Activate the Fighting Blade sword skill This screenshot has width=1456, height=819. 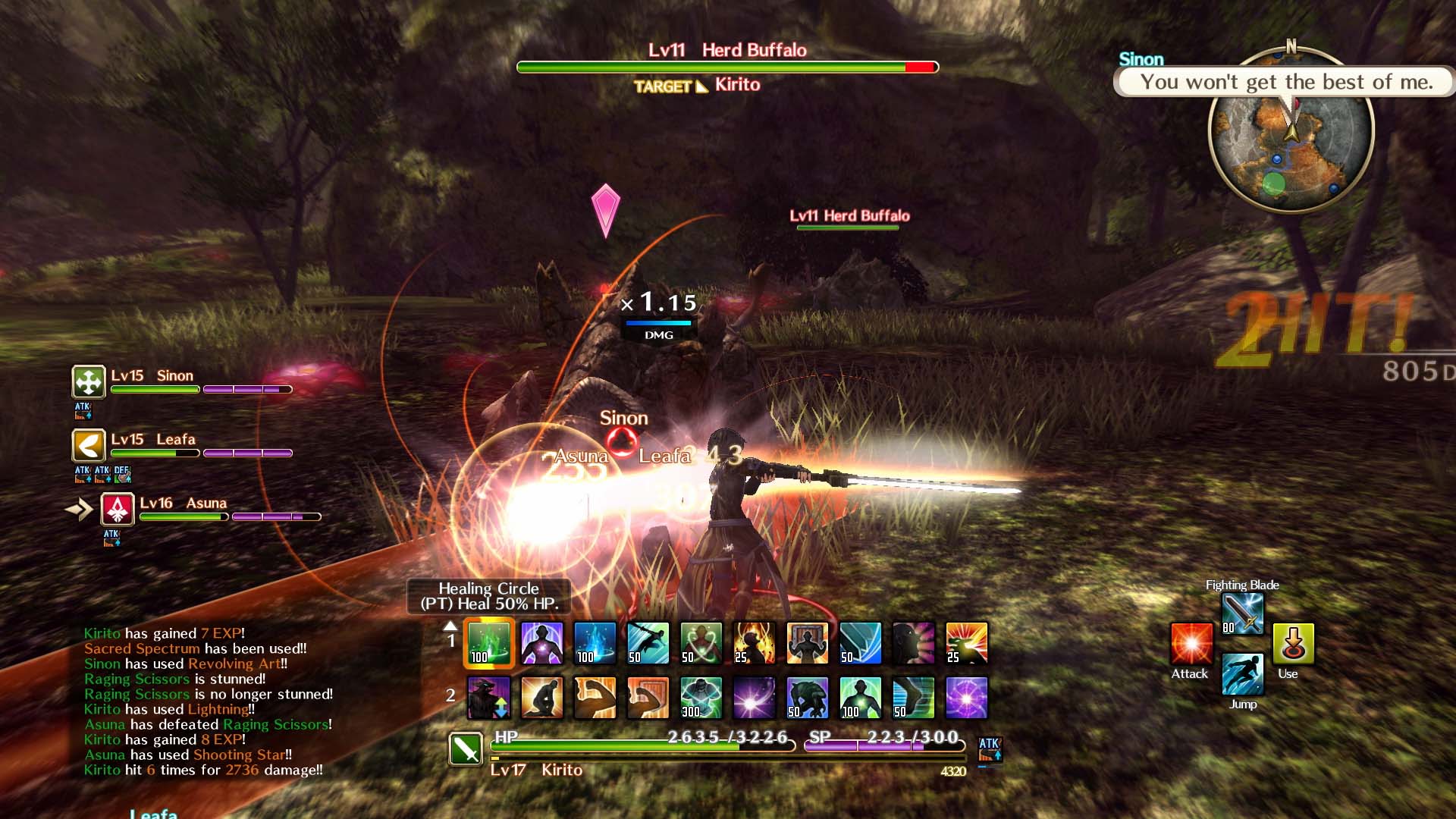tap(1243, 613)
